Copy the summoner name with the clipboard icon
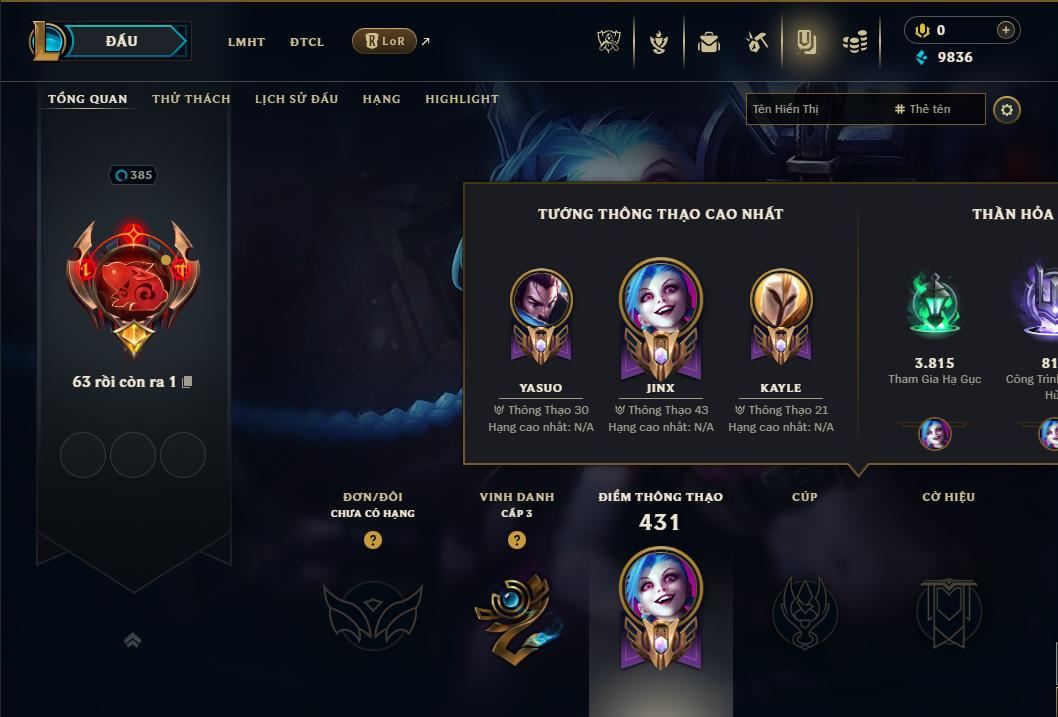Image resolution: width=1058 pixels, height=717 pixels. 187,382
